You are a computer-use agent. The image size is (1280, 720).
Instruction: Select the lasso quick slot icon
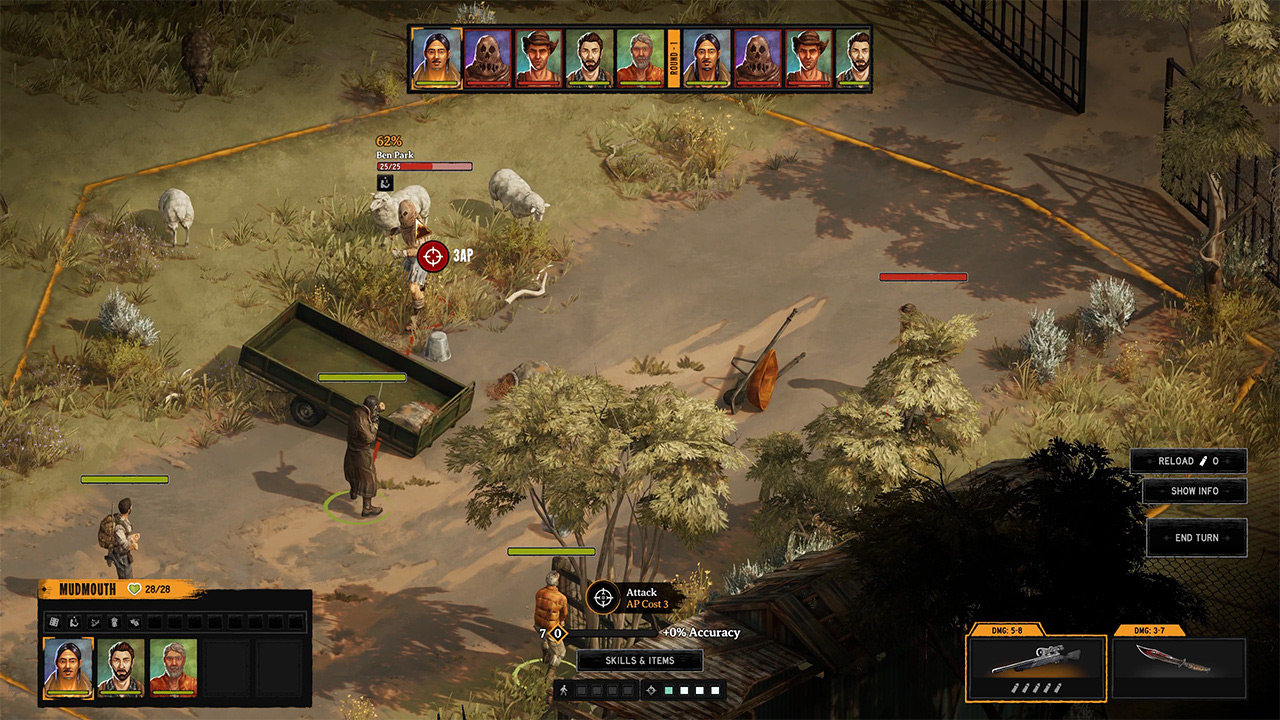pos(95,621)
